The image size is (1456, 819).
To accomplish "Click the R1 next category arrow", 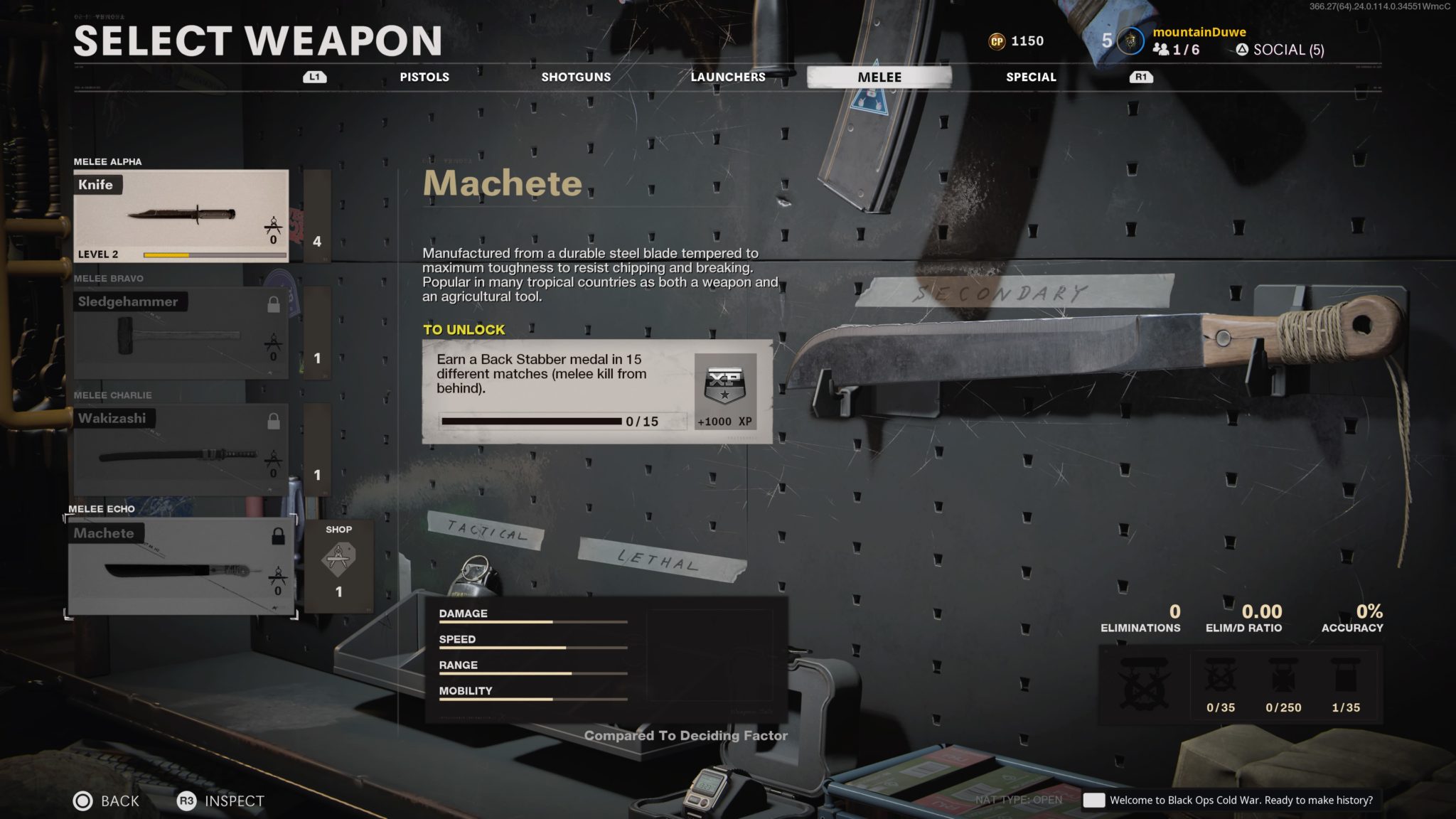I will pyautogui.click(x=1141, y=77).
